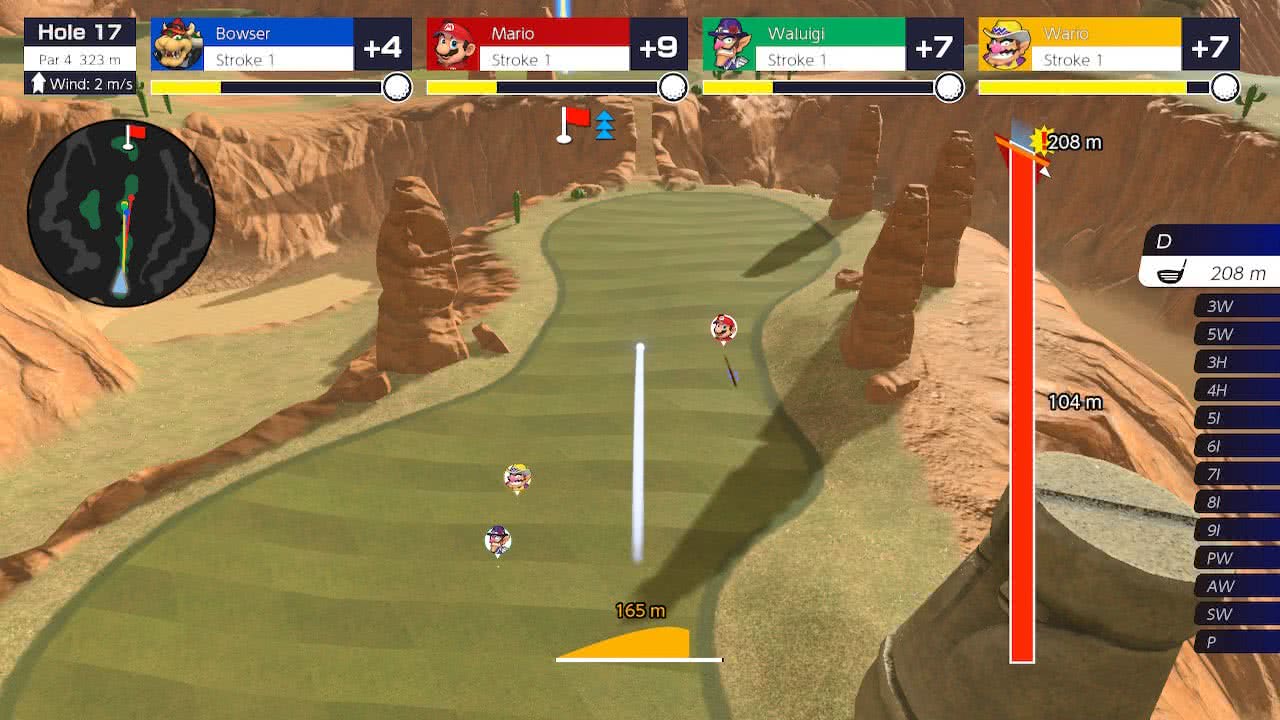Screen dimensions: 1280x720
Task: Choose Waluigi's player panel
Action: tap(832, 45)
